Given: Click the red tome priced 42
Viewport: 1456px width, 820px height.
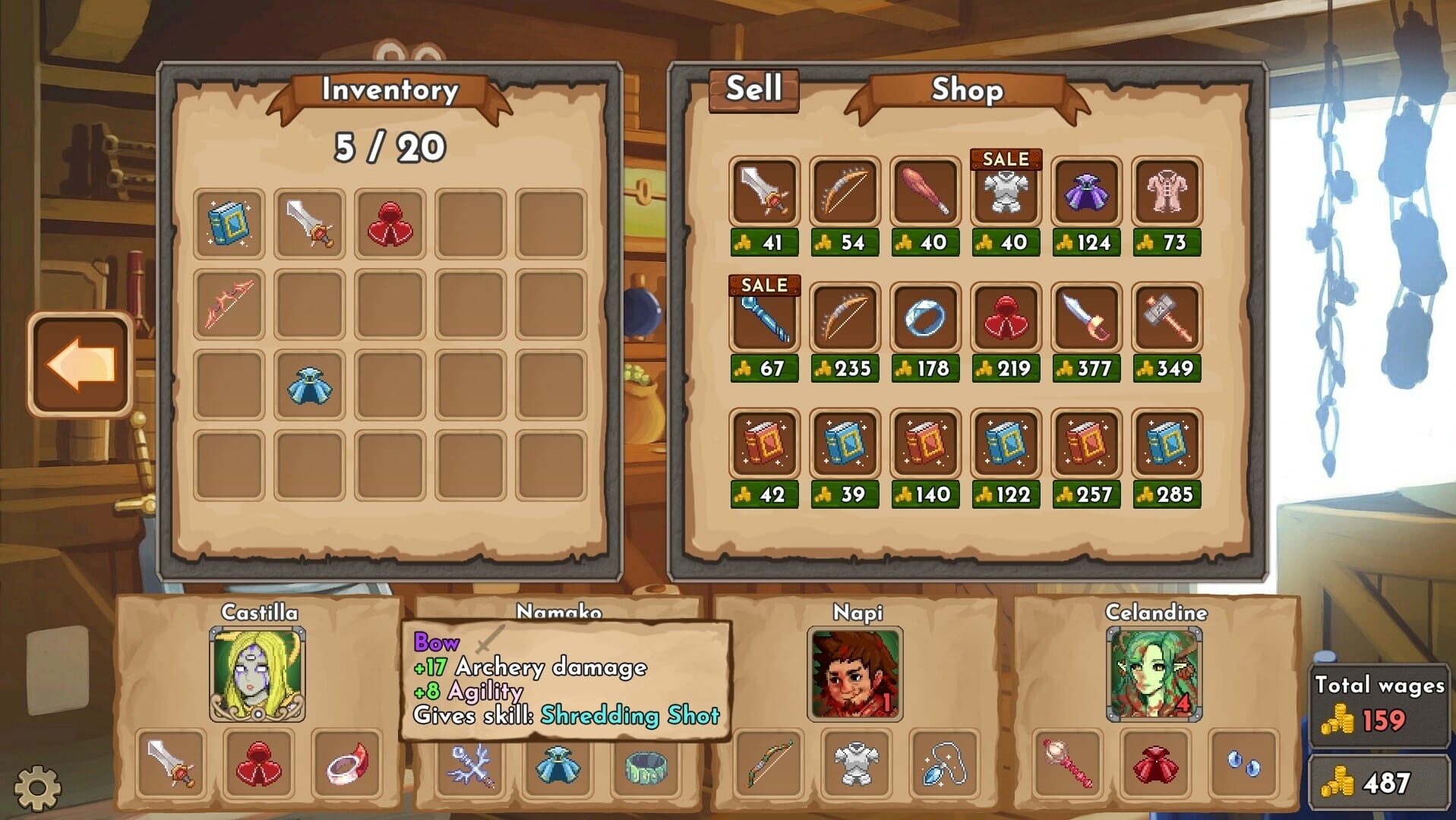Looking at the screenshot, I should pyautogui.click(x=763, y=444).
